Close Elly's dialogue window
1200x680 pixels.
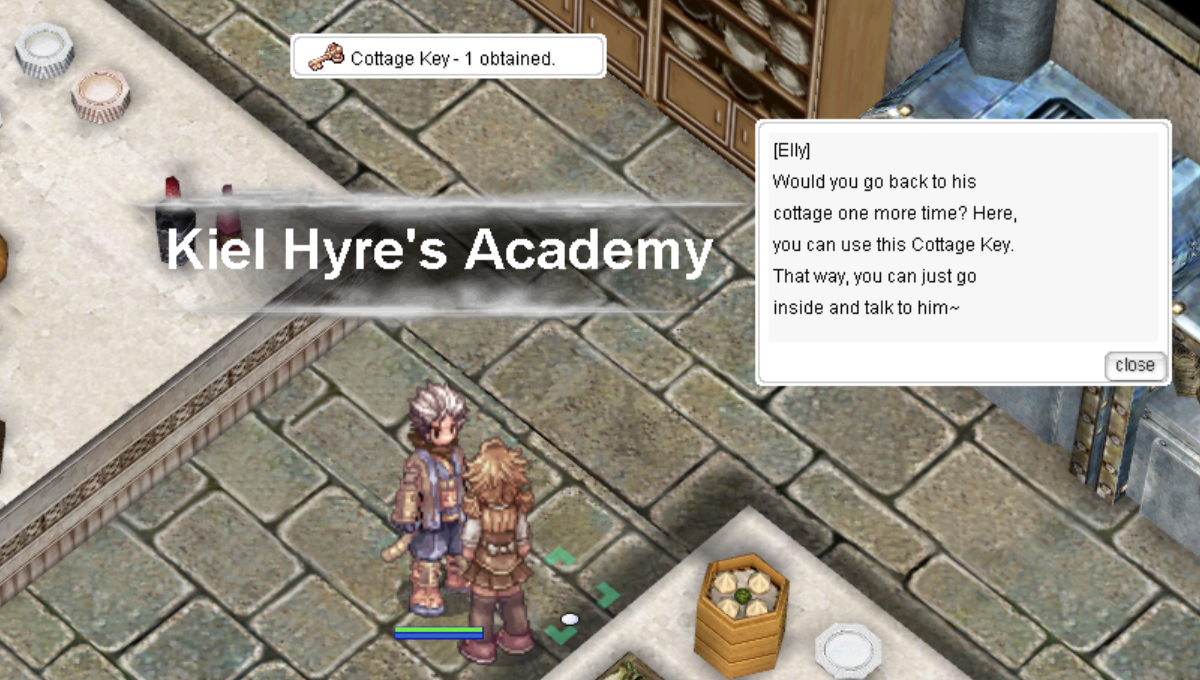[1135, 365]
